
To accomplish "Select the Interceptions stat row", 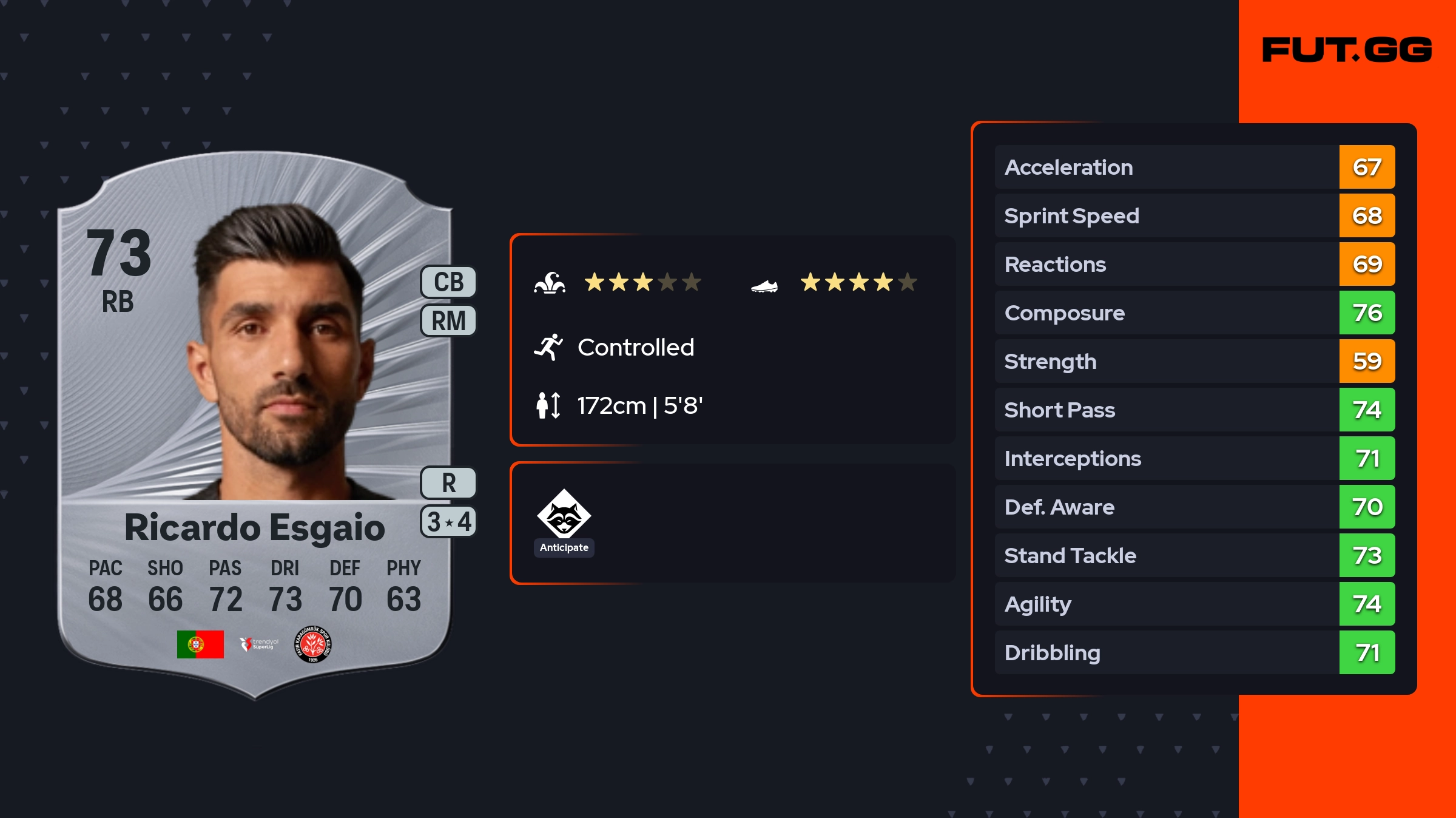I will [1194, 458].
